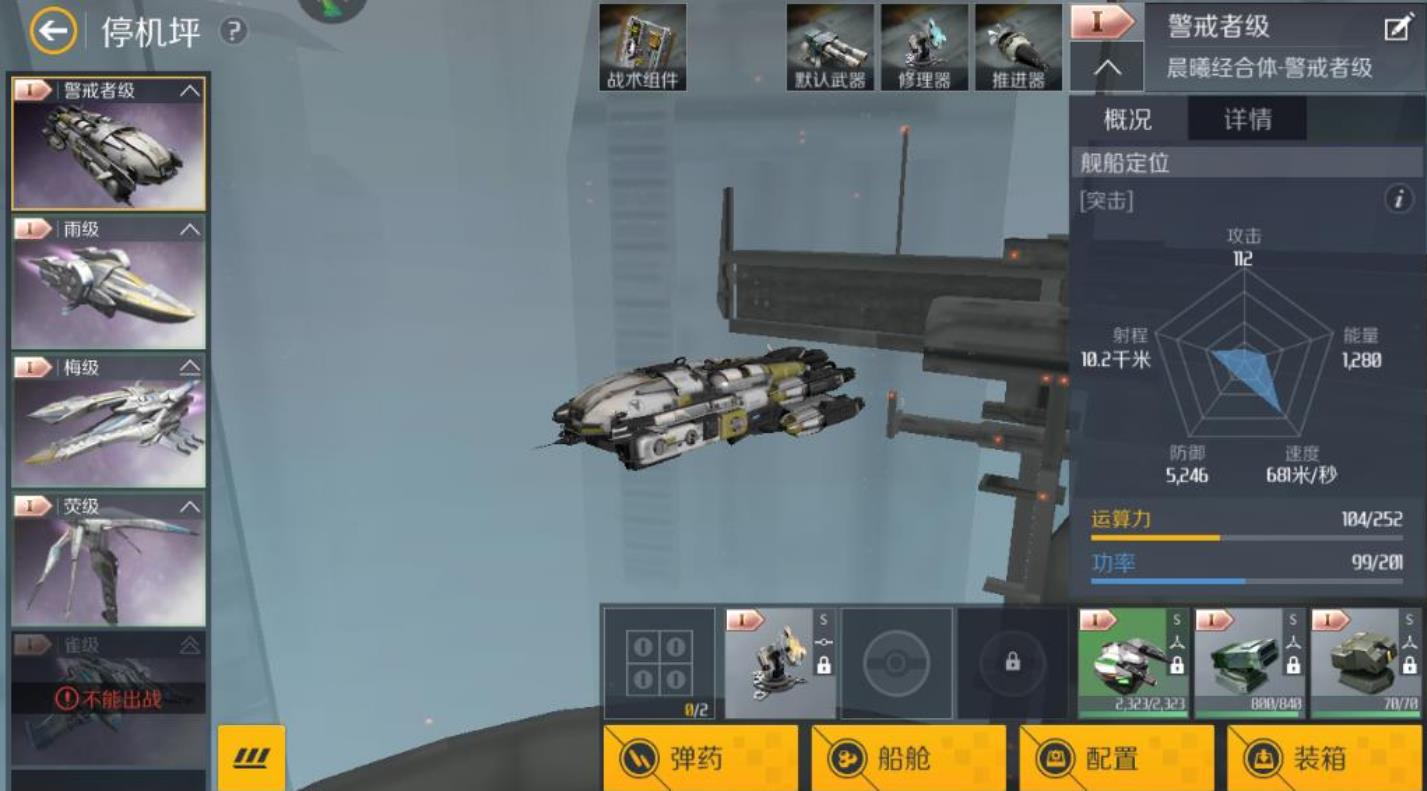1427x791 pixels.
Task: Switch to the 概况 tab
Action: pyautogui.click(x=1128, y=120)
